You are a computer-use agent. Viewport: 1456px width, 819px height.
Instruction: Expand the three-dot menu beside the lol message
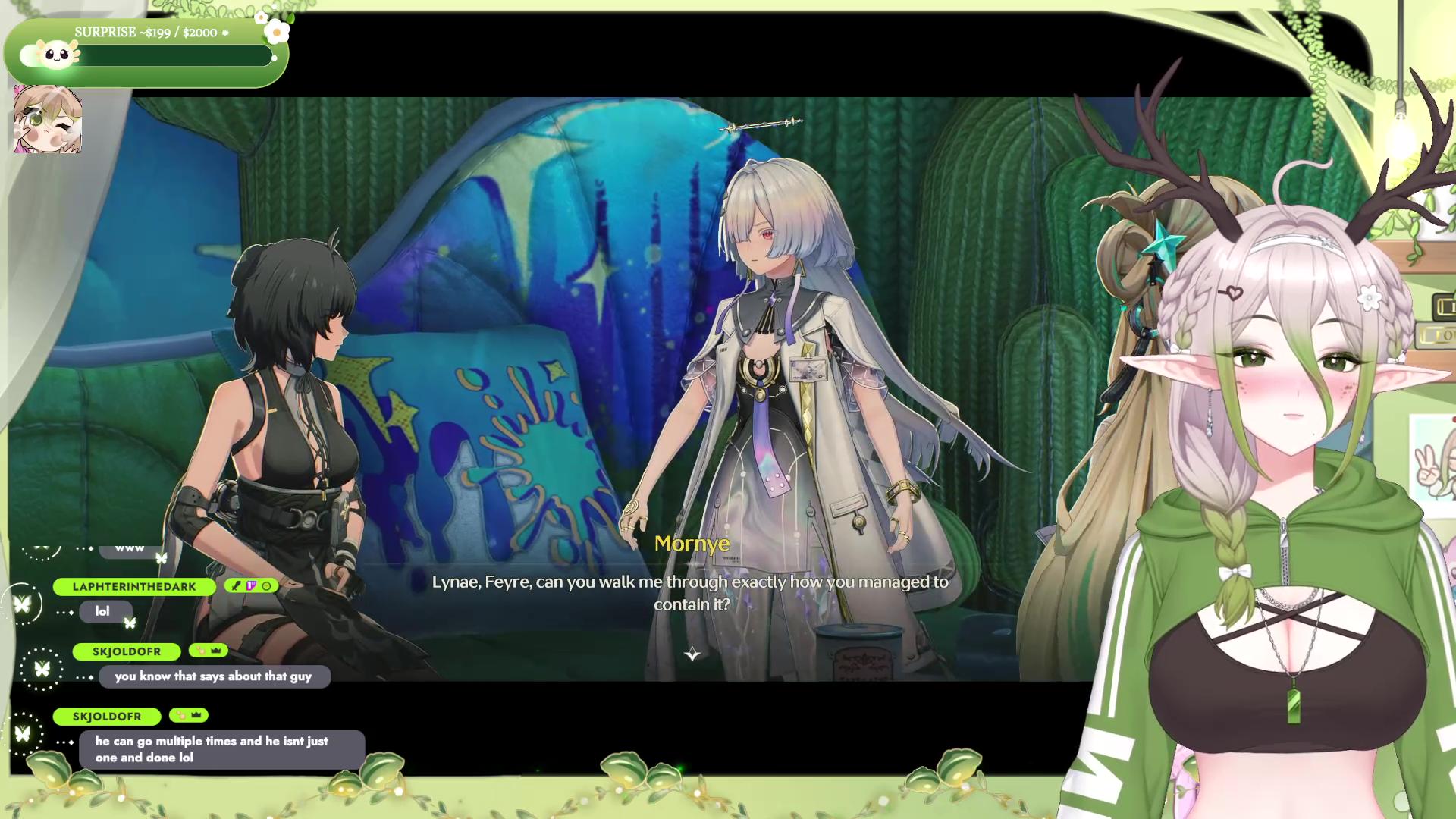pyautogui.click(x=64, y=612)
